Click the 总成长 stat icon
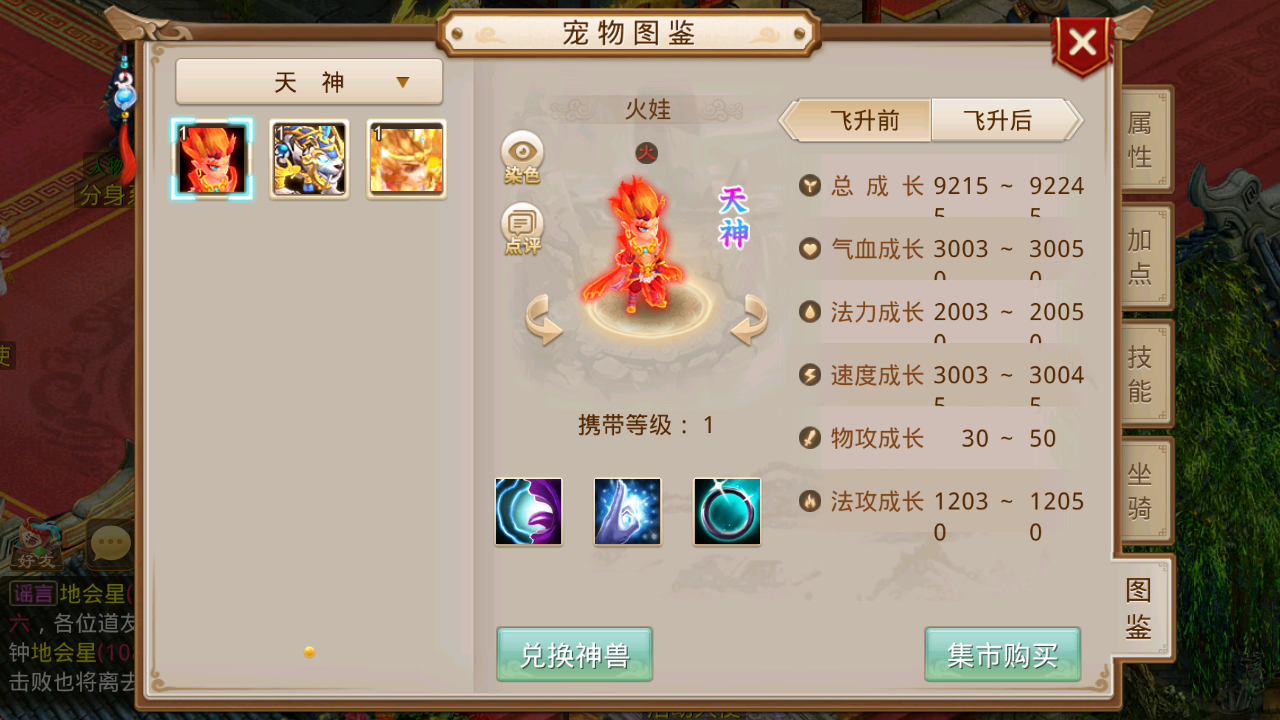1280x720 pixels. point(810,185)
